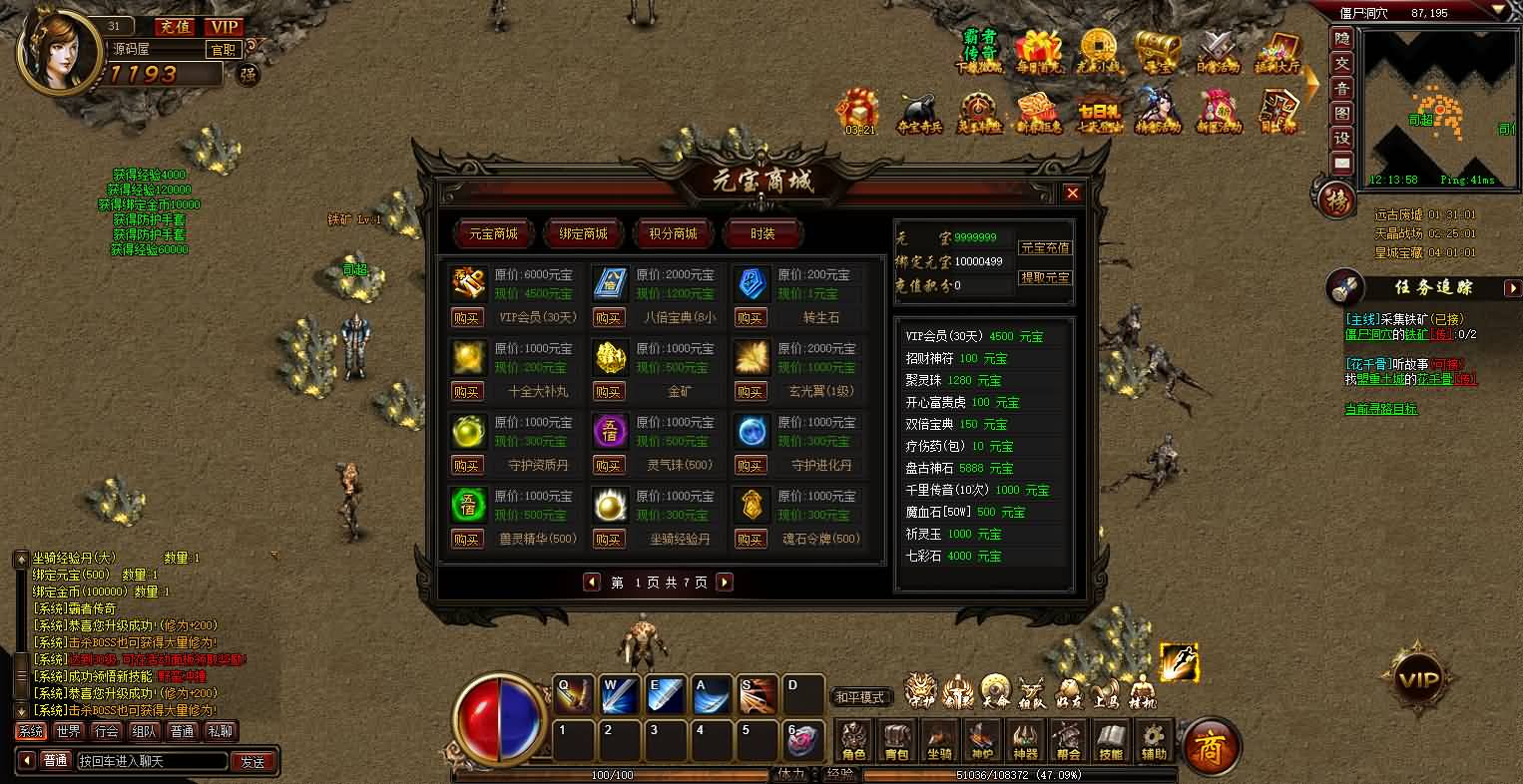Buy the 魂石令牌(500) item
This screenshot has height=784, width=1523.
[751, 539]
